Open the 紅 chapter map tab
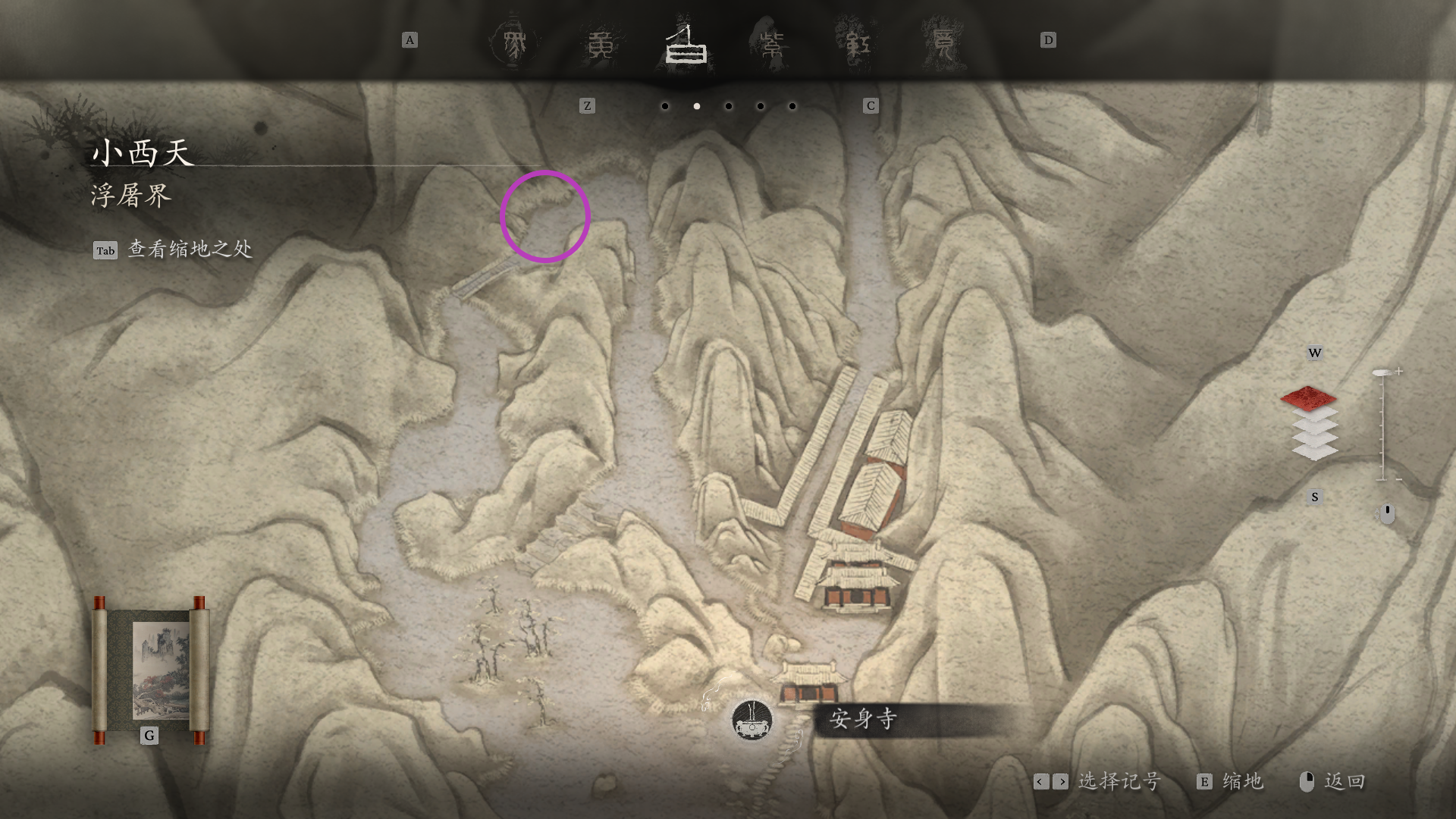Viewport: 1456px width, 819px height. click(857, 45)
